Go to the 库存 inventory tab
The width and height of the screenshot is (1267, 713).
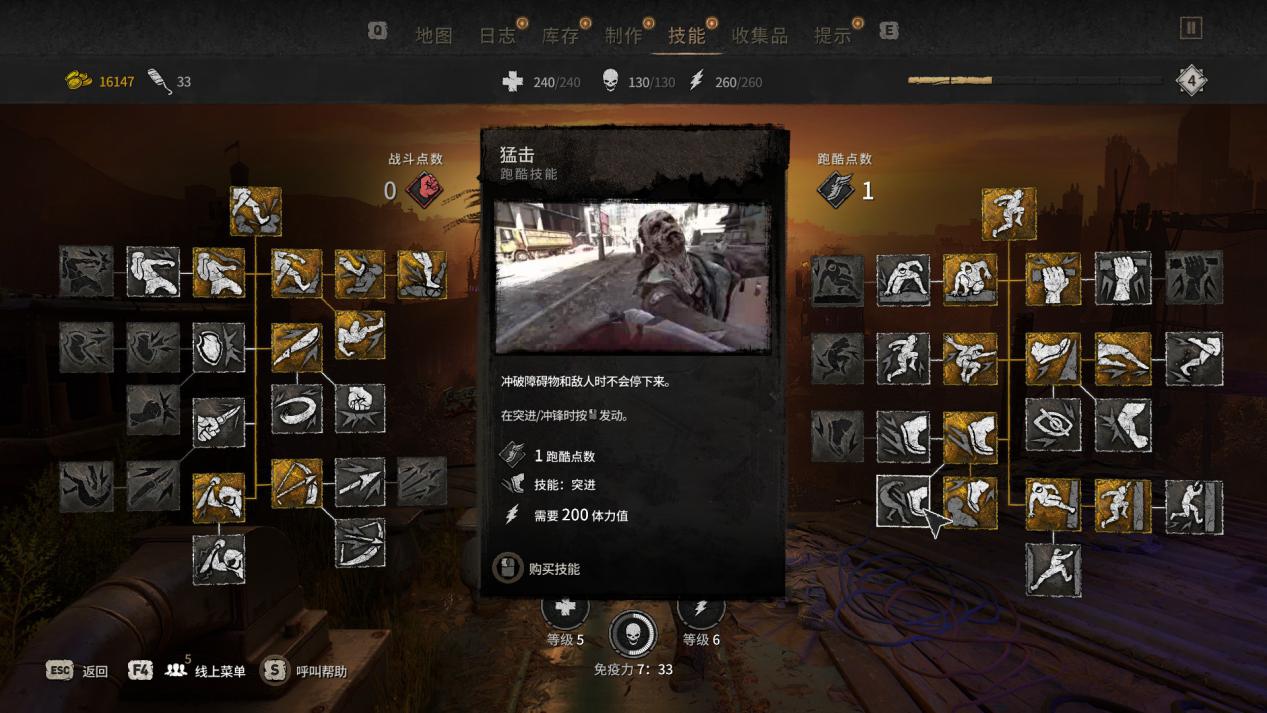(x=560, y=35)
